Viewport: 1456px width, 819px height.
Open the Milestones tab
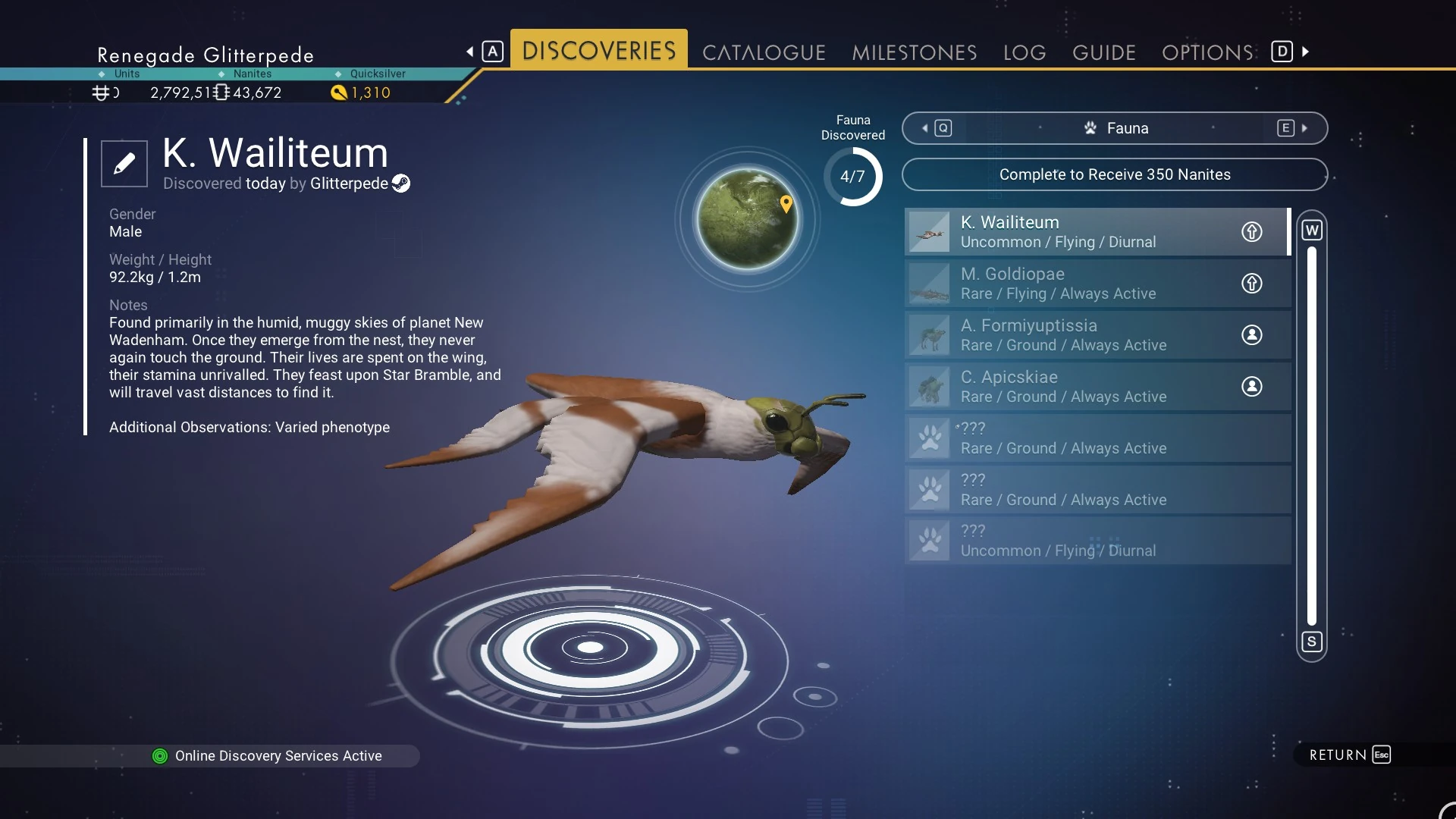tap(914, 52)
